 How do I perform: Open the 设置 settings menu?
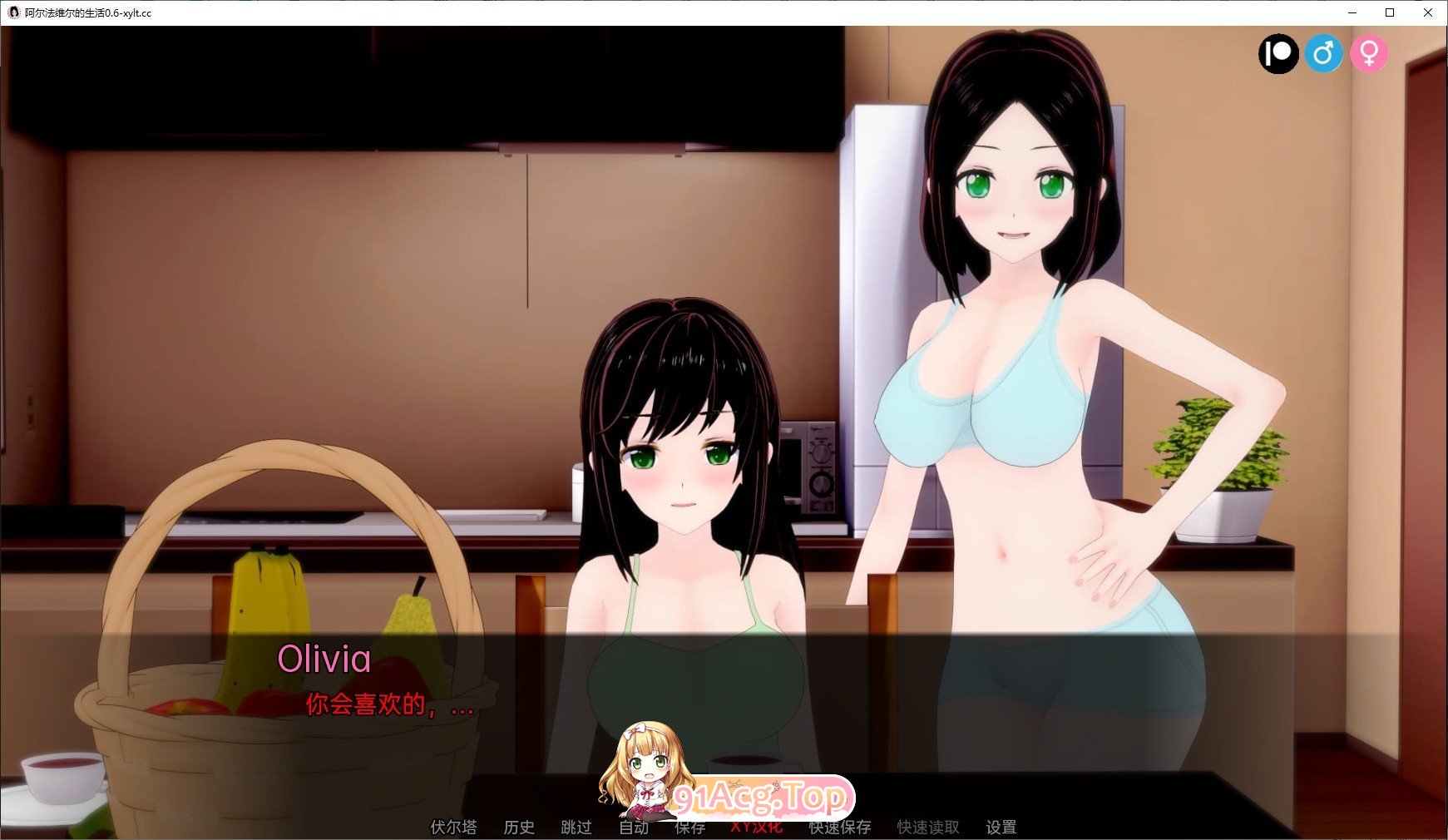coord(1002,828)
